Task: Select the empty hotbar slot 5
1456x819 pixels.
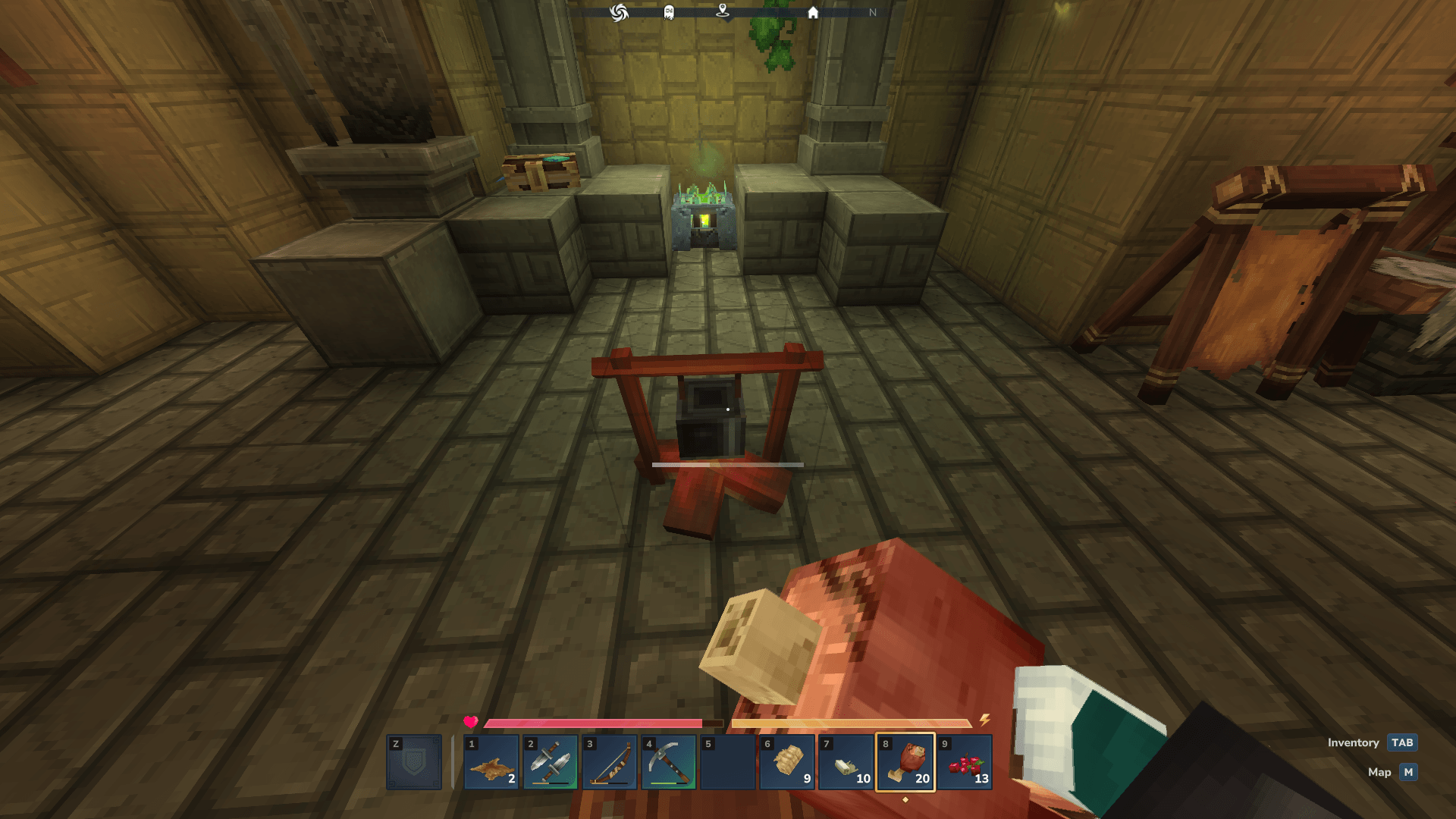Action: coord(728,762)
